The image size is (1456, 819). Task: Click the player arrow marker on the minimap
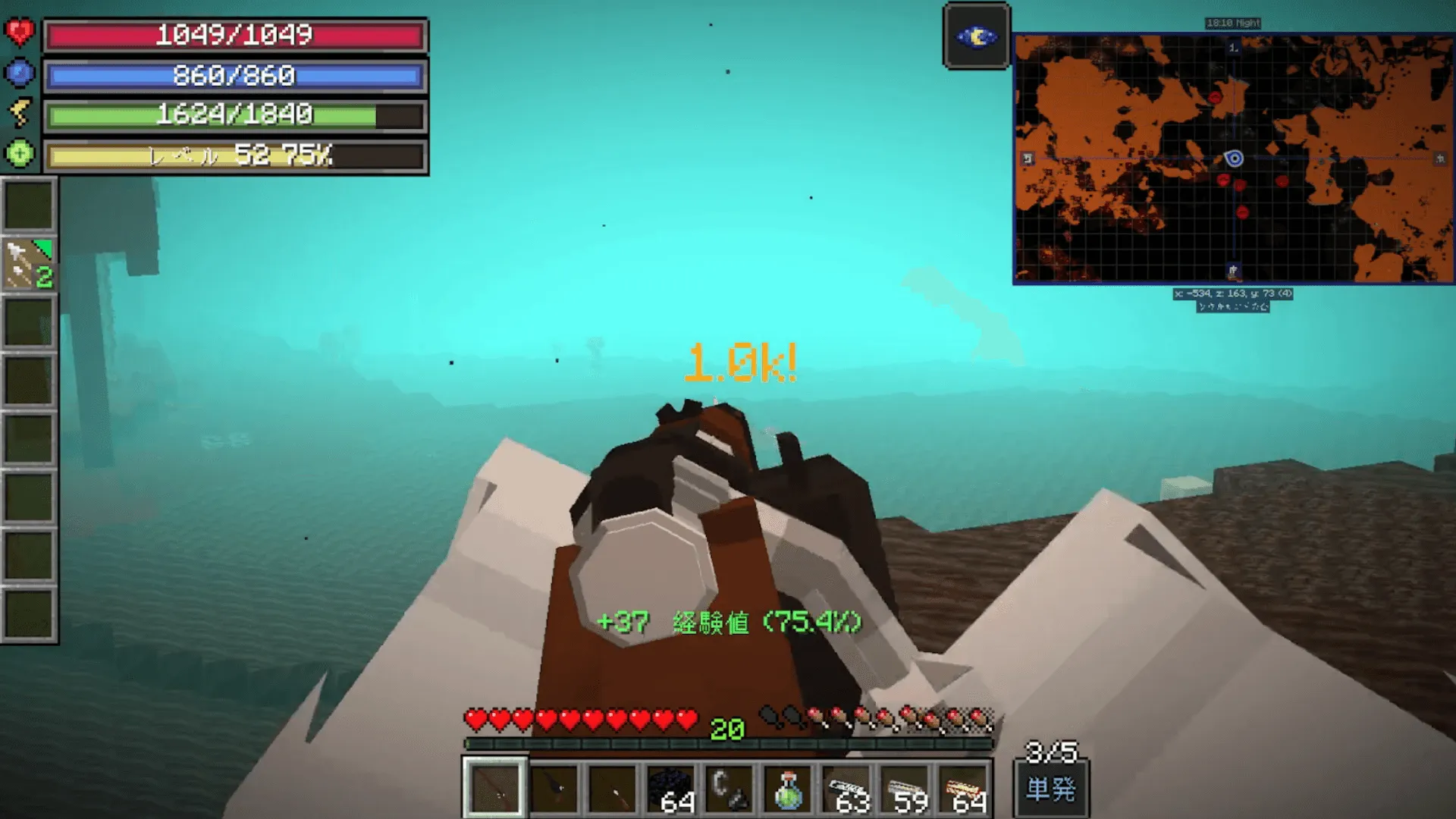coord(1235,158)
